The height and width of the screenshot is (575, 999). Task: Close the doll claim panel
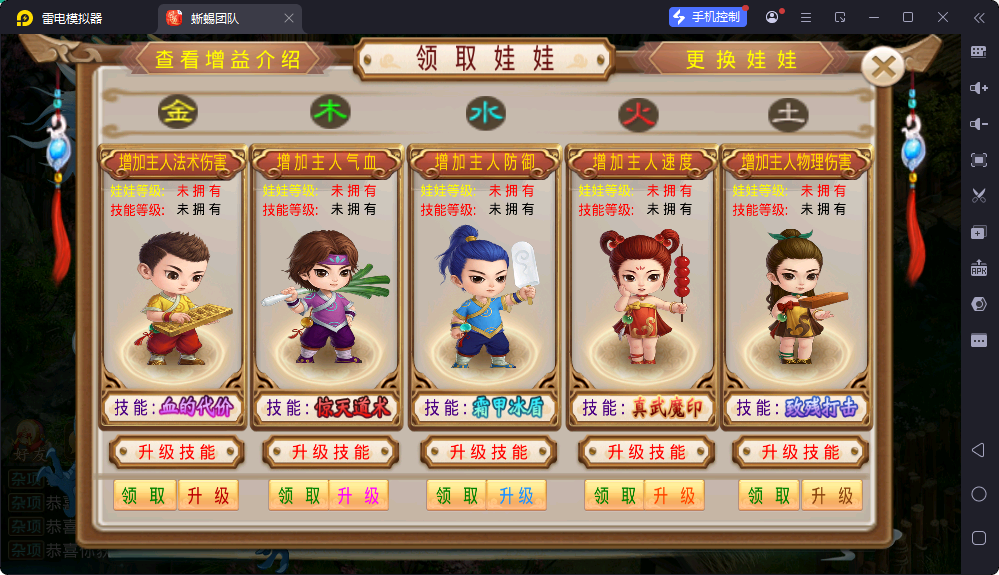coord(883,67)
